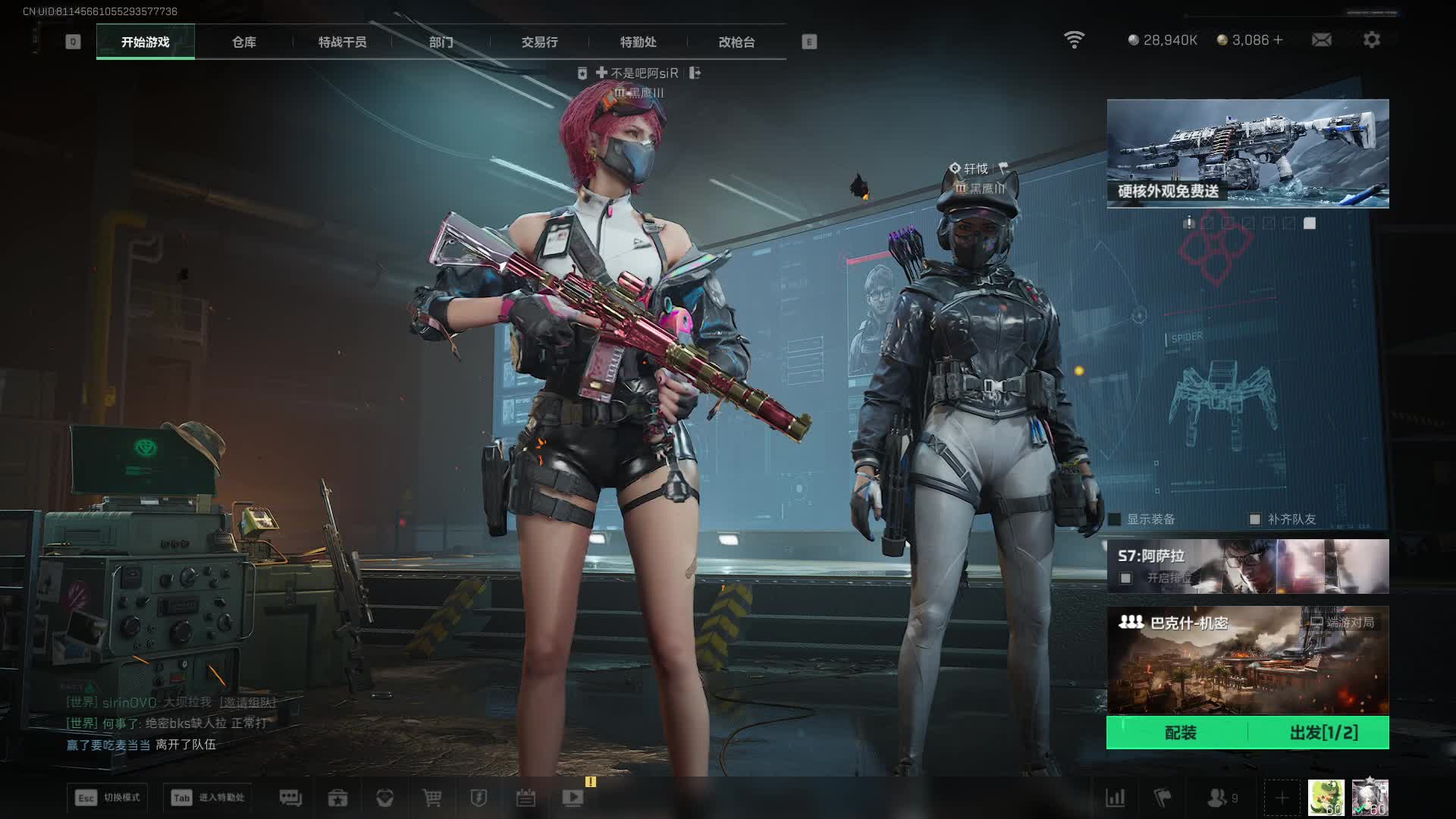Switch to the 改枪台 gunsmith tab
The image size is (1456, 819).
tap(736, 42)
